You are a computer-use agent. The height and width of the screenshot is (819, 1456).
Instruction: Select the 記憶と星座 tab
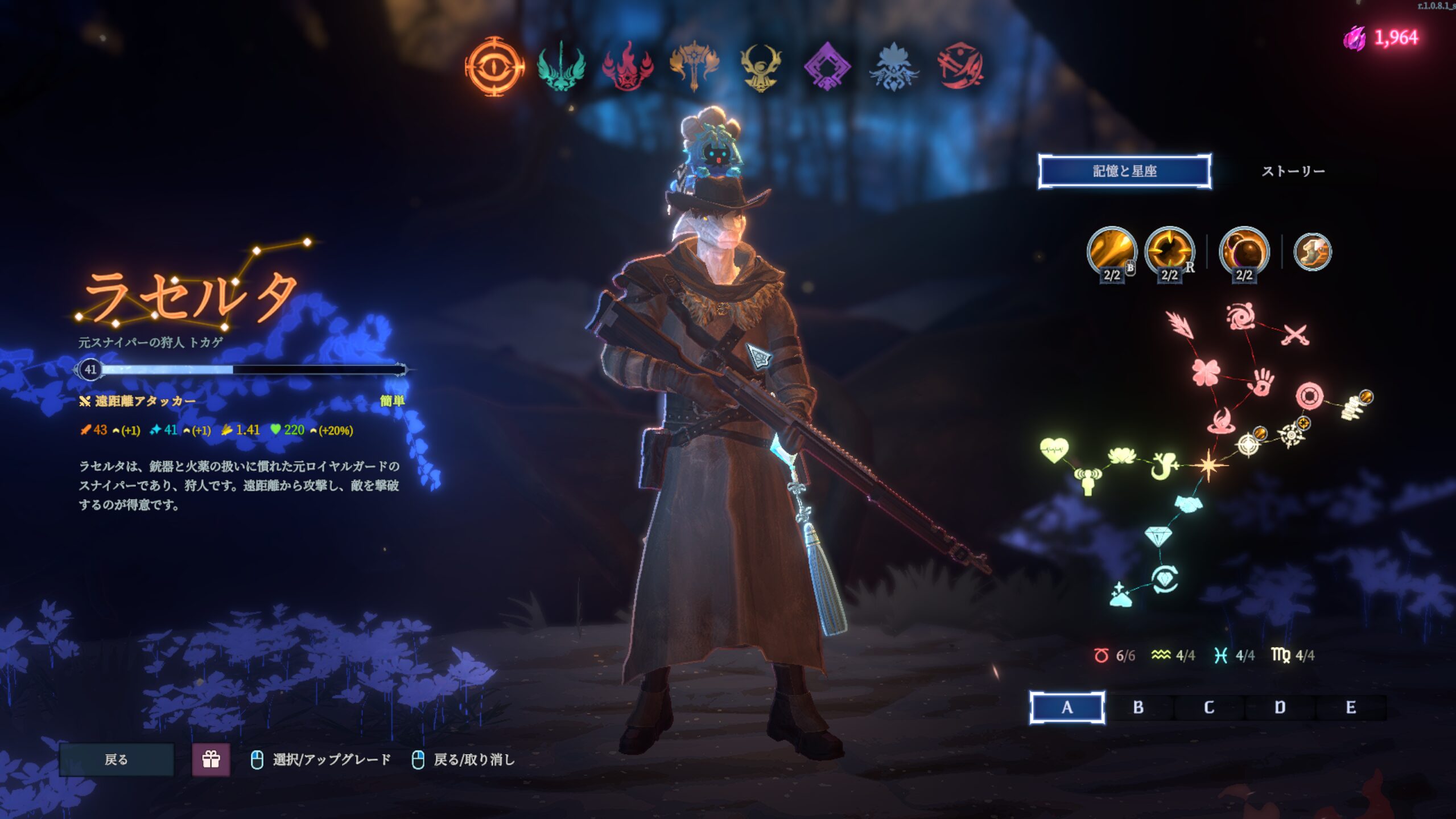pos(1124,171)
